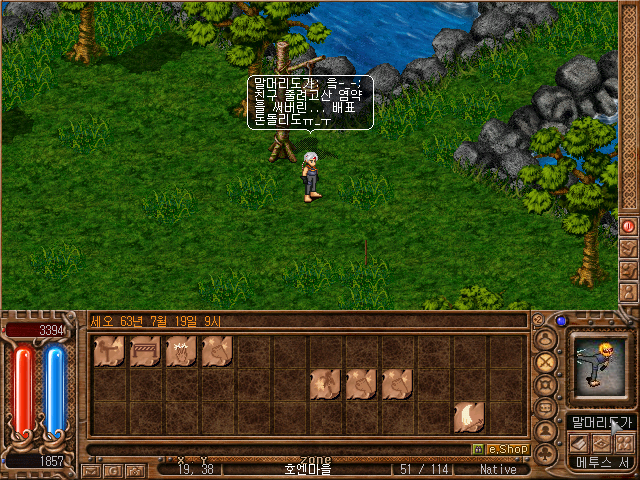
Task: Click the red power button on side panel
Action: pyautogui.click(x=629, y=227)
